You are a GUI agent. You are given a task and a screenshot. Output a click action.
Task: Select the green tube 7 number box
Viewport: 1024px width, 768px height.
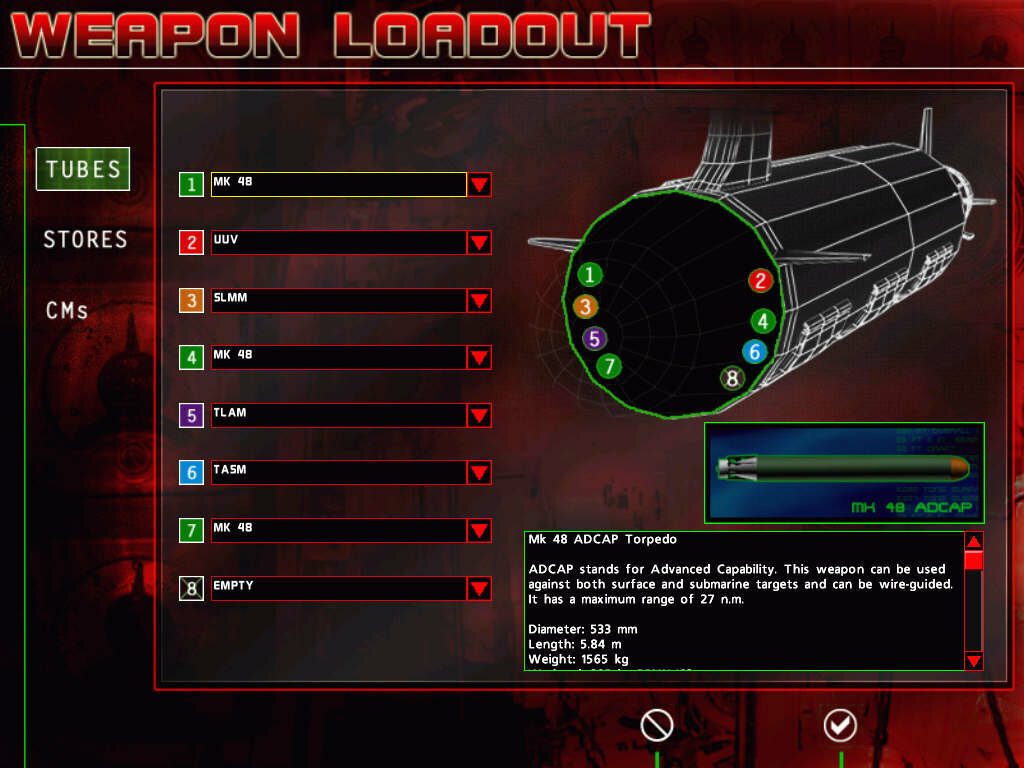(192, 530)
